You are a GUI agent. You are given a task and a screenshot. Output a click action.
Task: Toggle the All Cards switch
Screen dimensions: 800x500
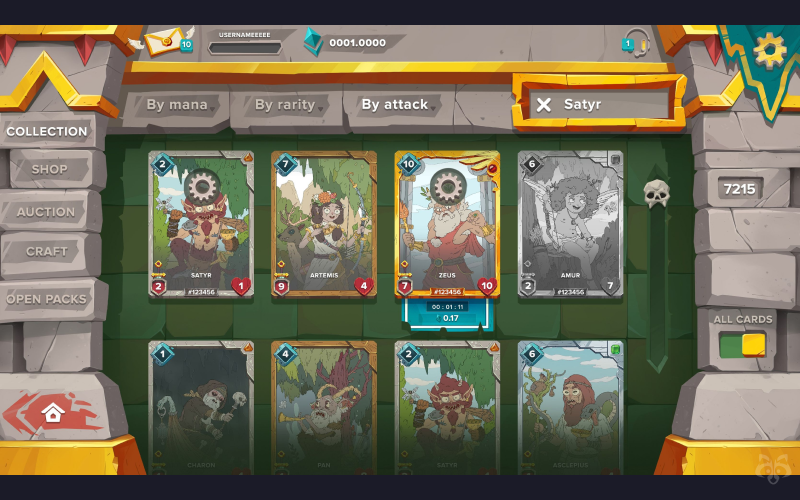(x=742, y=345)
